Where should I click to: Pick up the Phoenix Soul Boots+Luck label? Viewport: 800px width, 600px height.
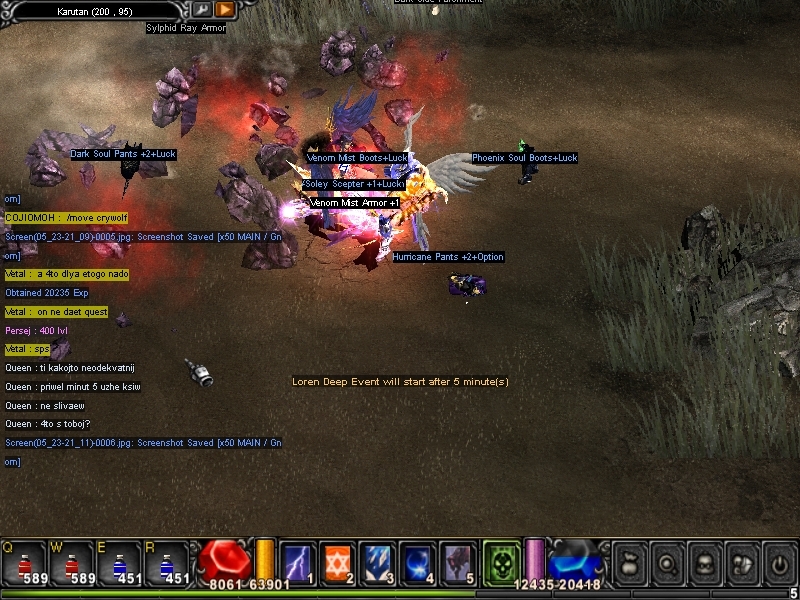pyautogui.click(x=525, y=158)
